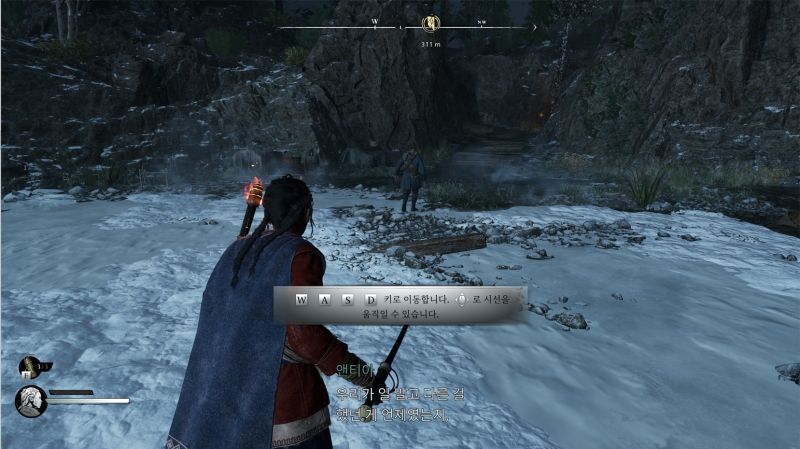The image size is (800, 449).
Task: Click the compass bar's W direction marker
Action: tap(375, 21)
